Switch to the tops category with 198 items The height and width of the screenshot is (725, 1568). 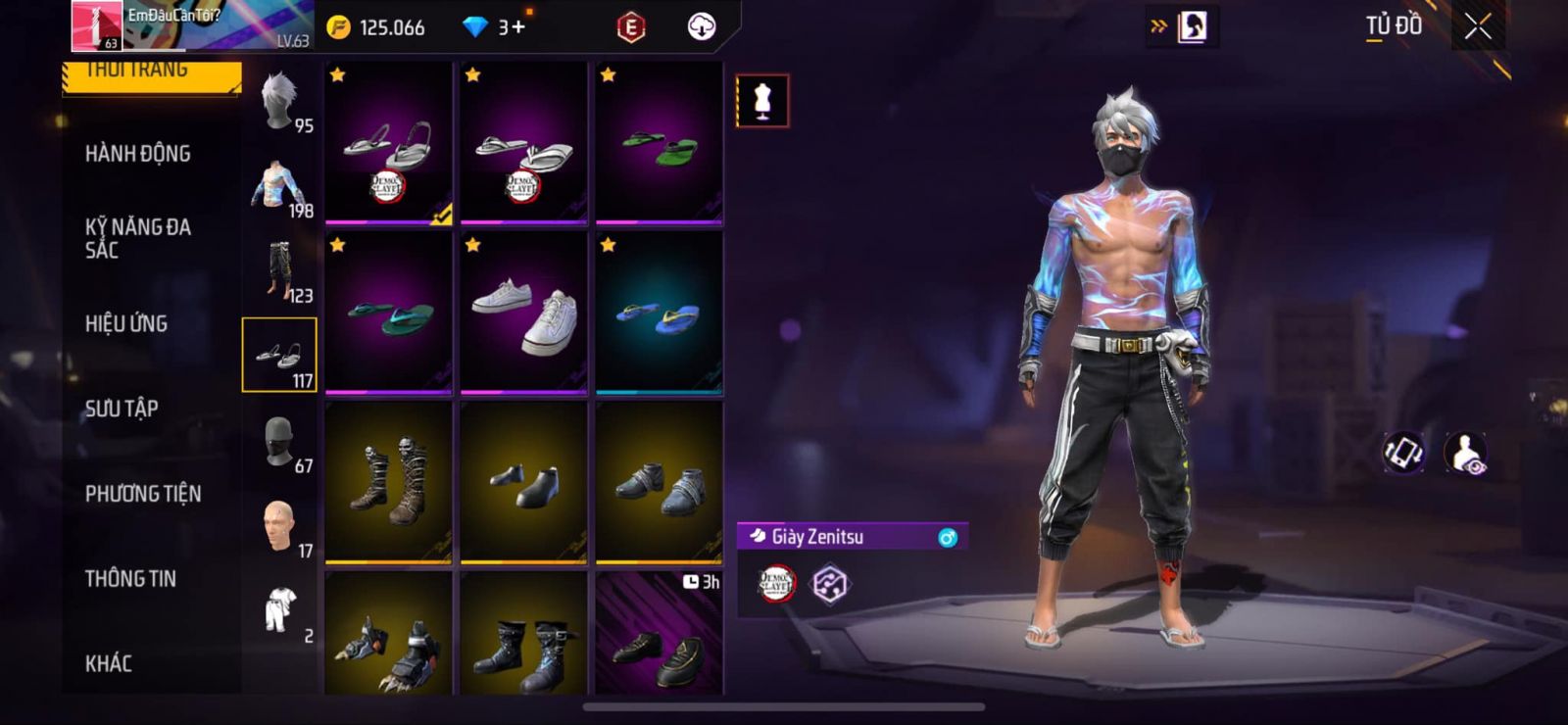click(x=281, y=187)
